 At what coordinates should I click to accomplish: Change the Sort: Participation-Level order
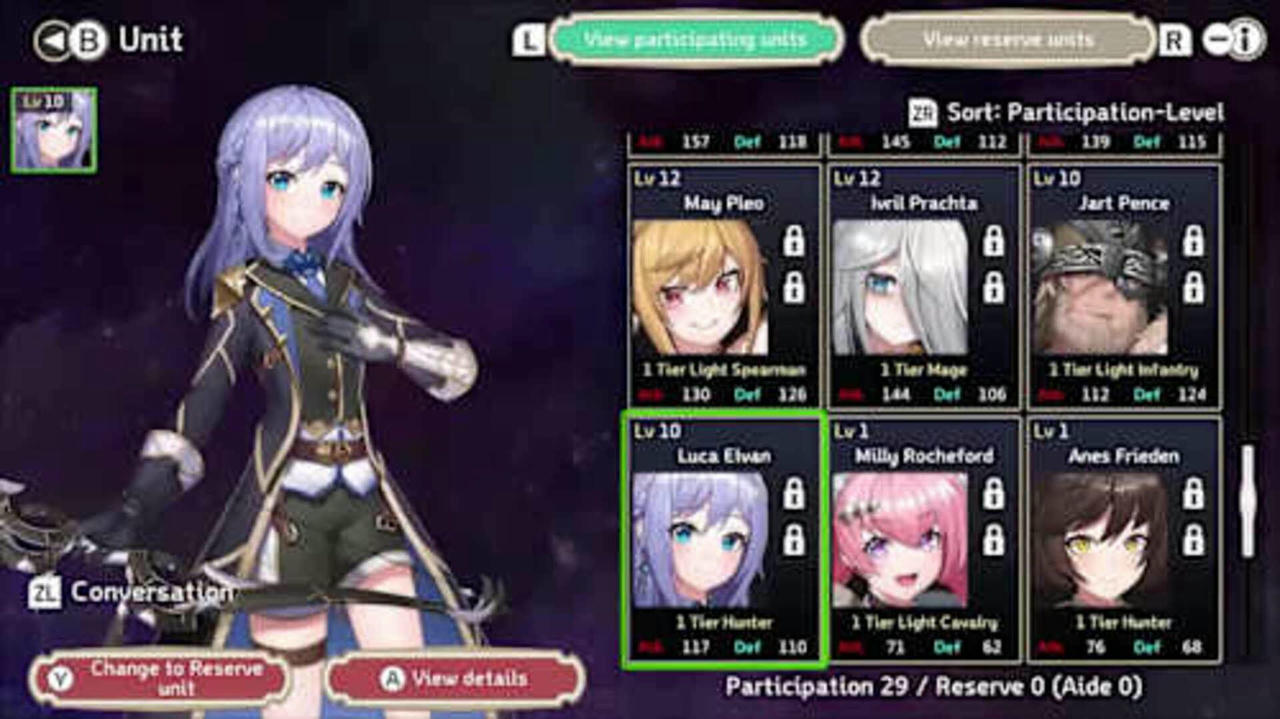coord(1066,113)
